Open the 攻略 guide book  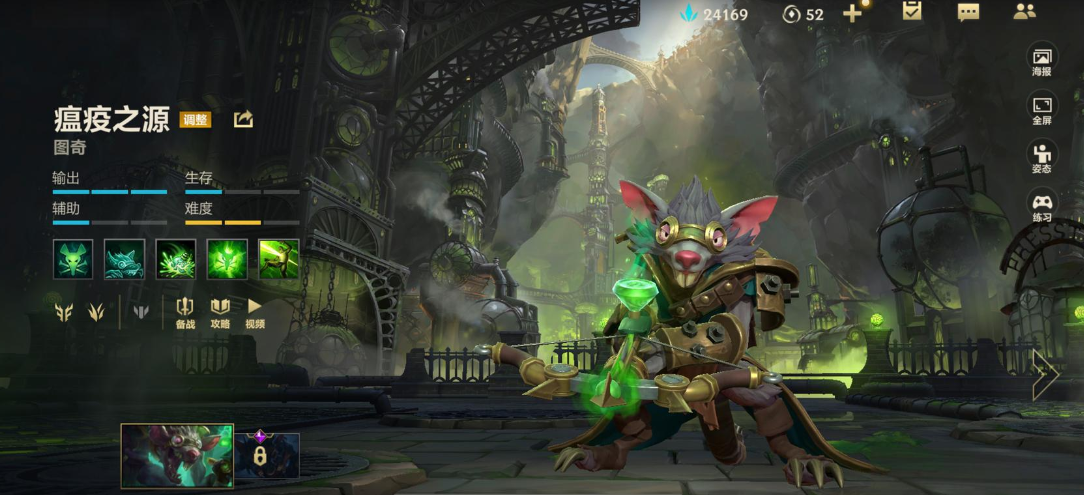220,313
